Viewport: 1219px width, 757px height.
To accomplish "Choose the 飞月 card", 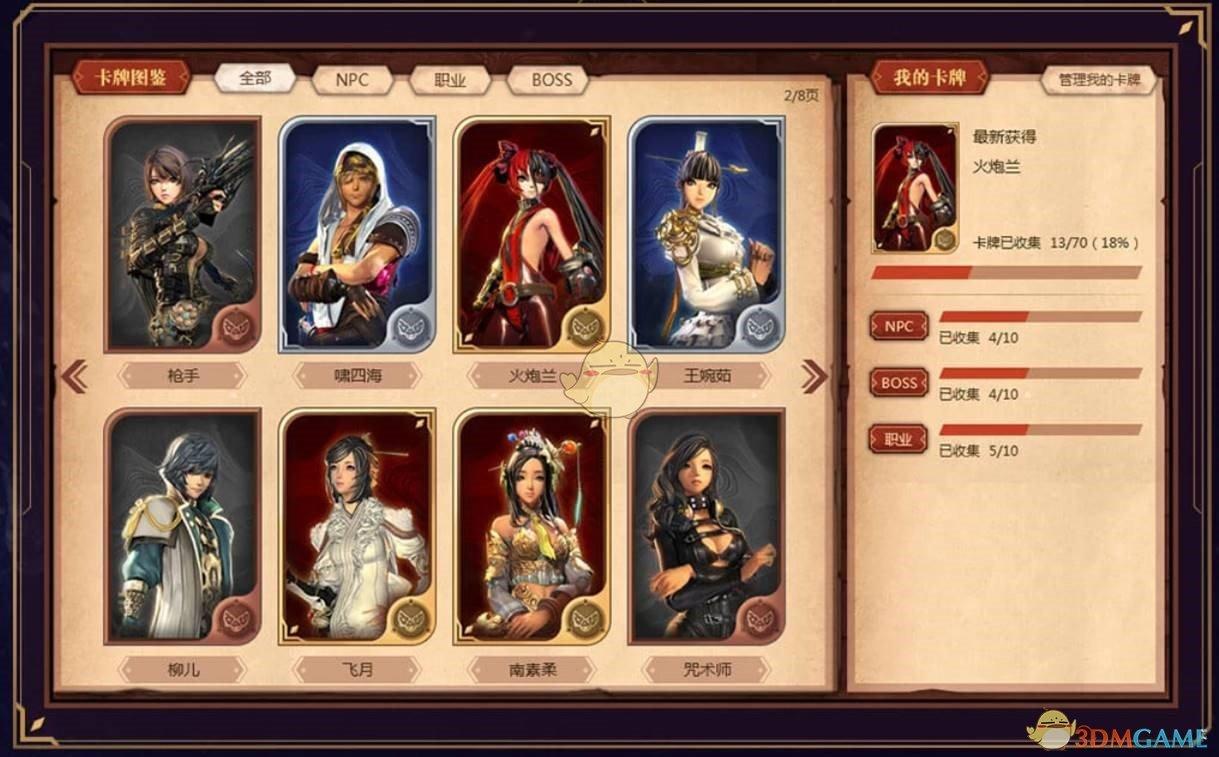I will tap(357, 526).
